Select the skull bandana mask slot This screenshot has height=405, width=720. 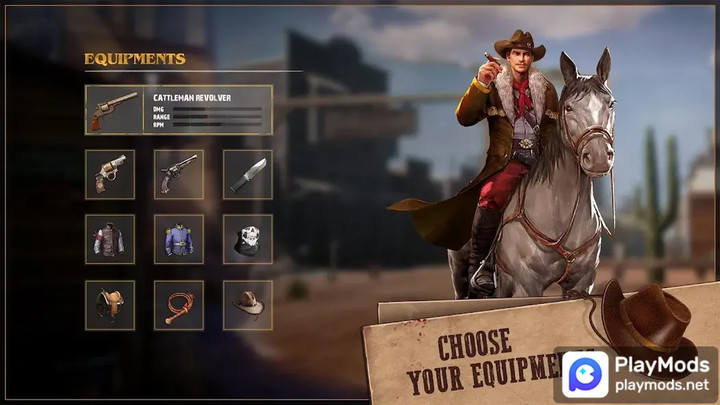point(247,239)
